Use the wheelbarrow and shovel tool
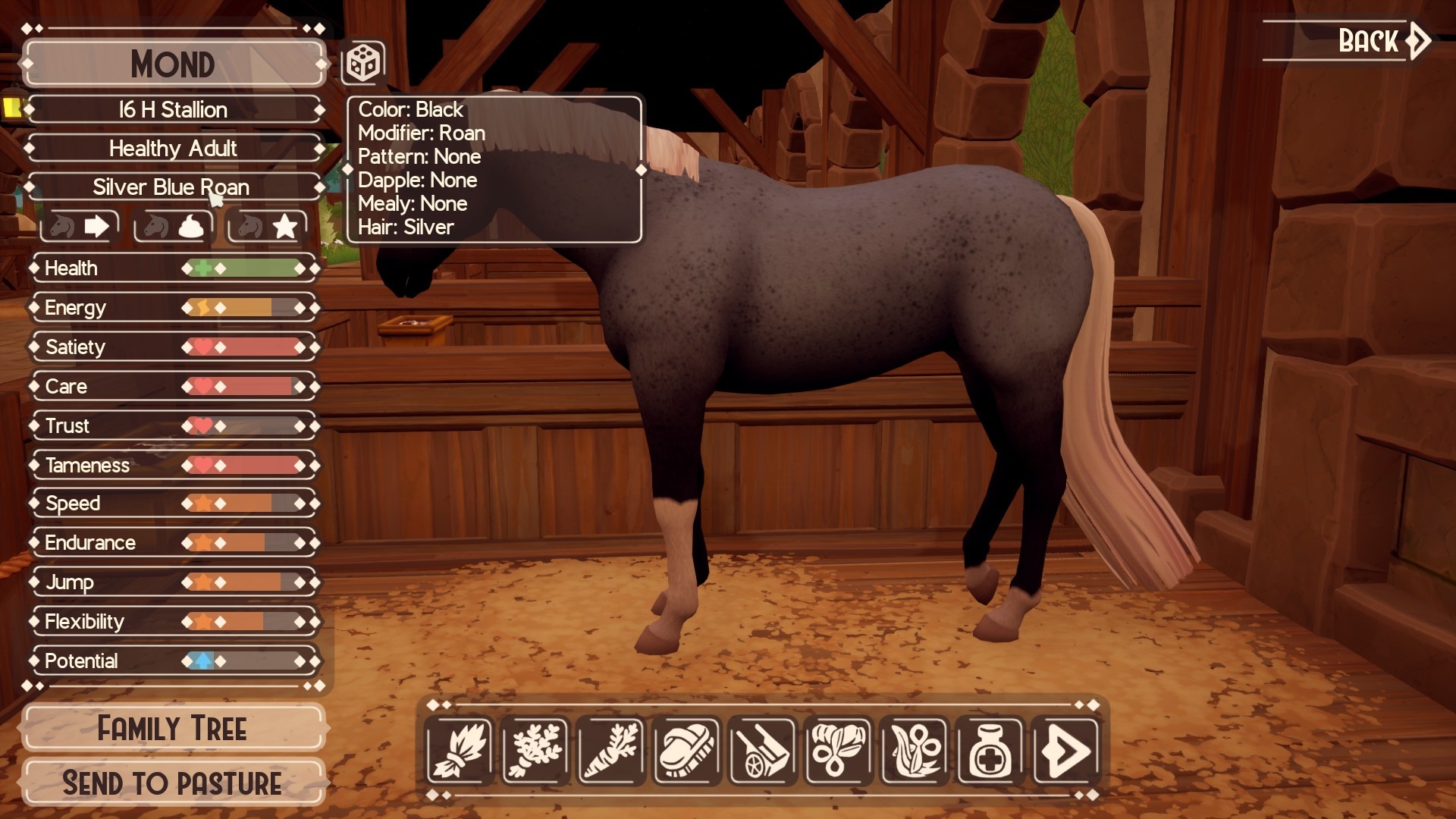This screenshot has width=1456, height=819. point(762,751)
